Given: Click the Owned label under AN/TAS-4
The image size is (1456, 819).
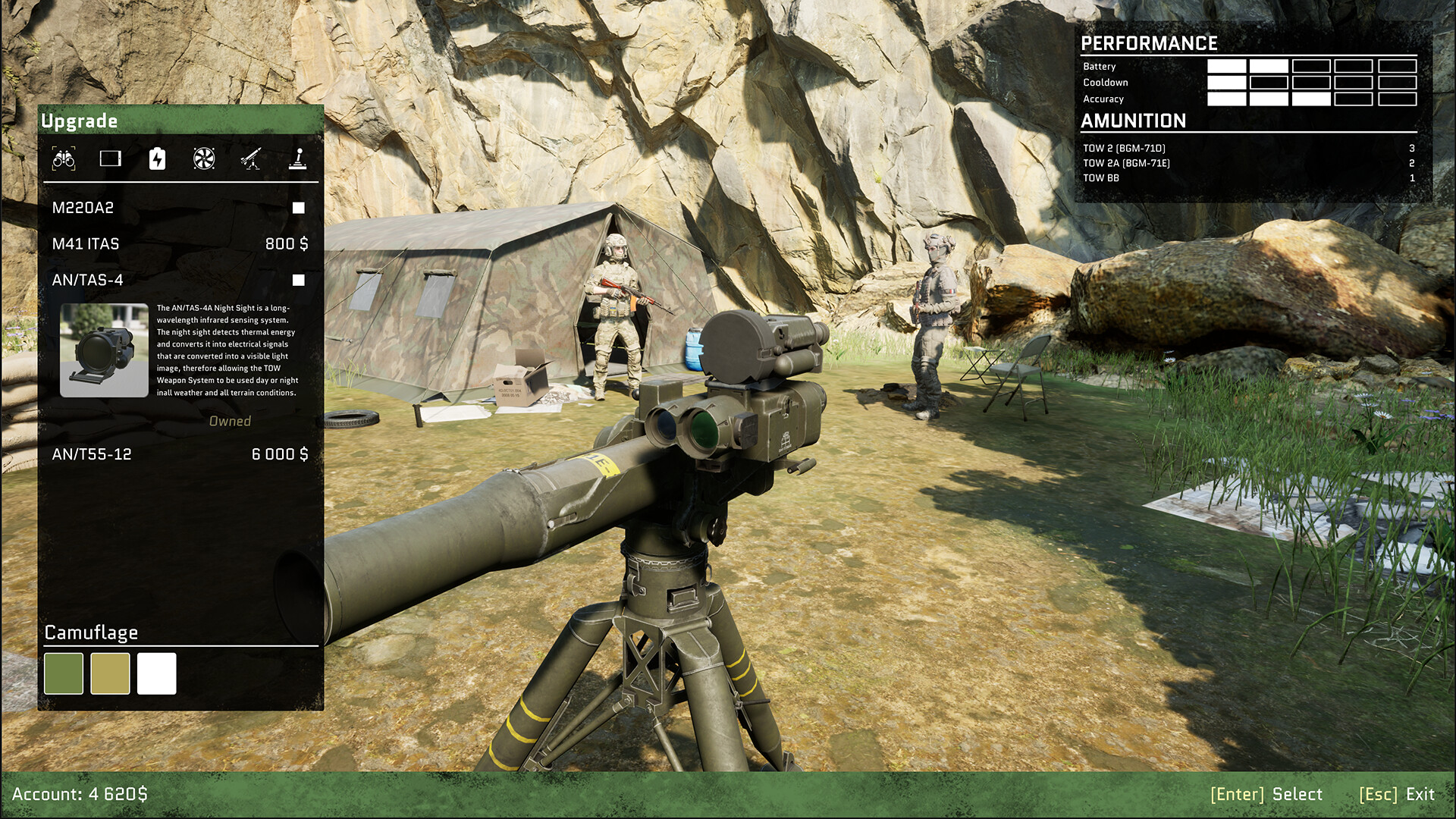Looking at the screenshot, I should (230, 421).
